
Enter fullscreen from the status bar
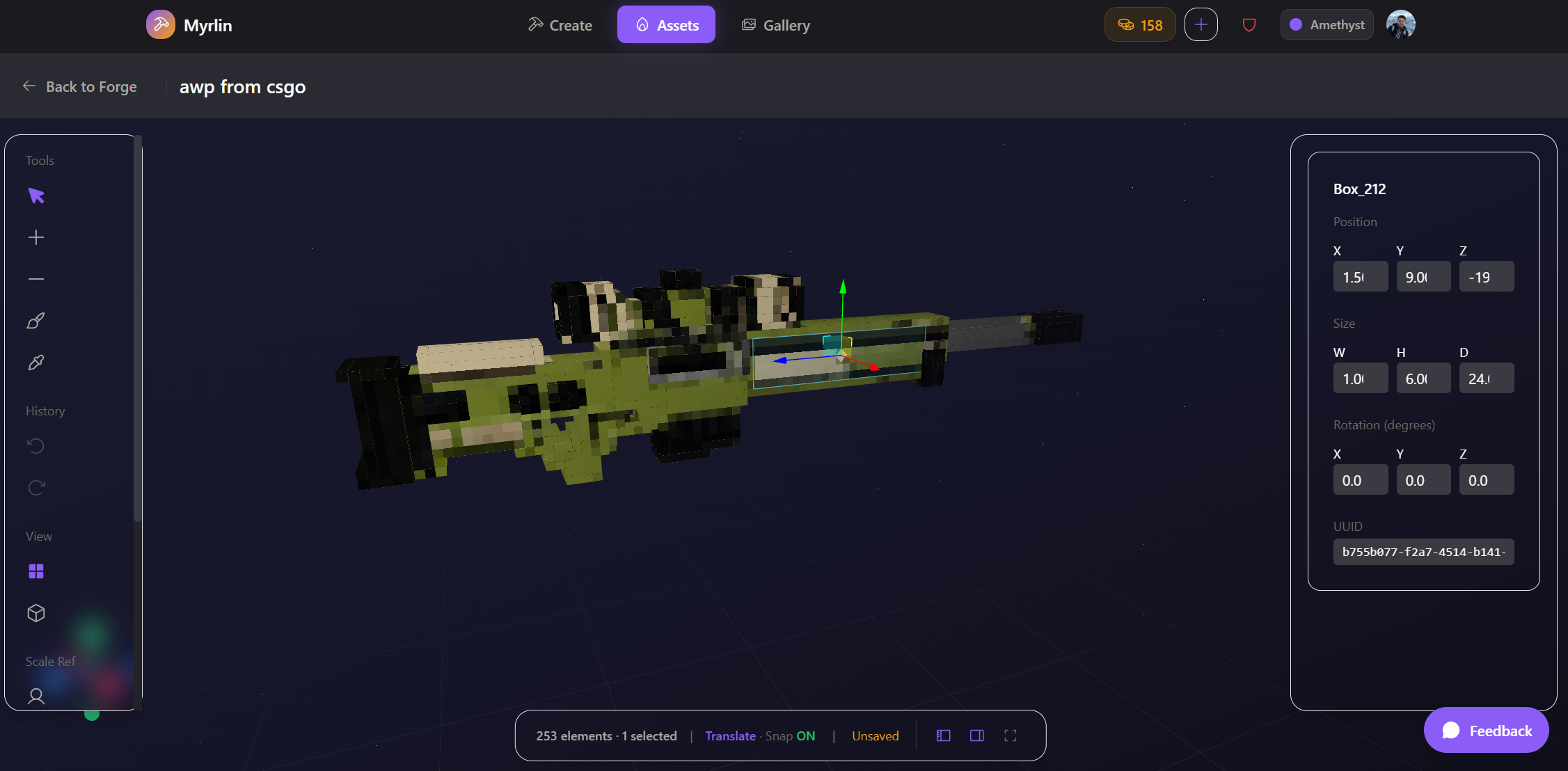pos(1011,736)
